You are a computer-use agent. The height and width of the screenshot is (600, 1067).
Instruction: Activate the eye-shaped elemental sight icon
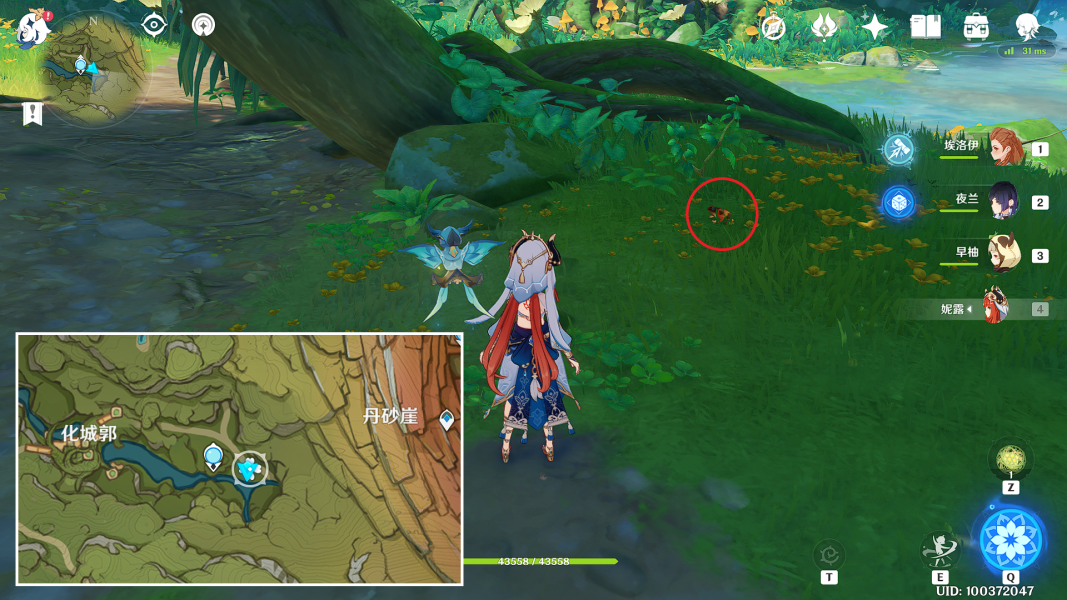click(153, 25)
